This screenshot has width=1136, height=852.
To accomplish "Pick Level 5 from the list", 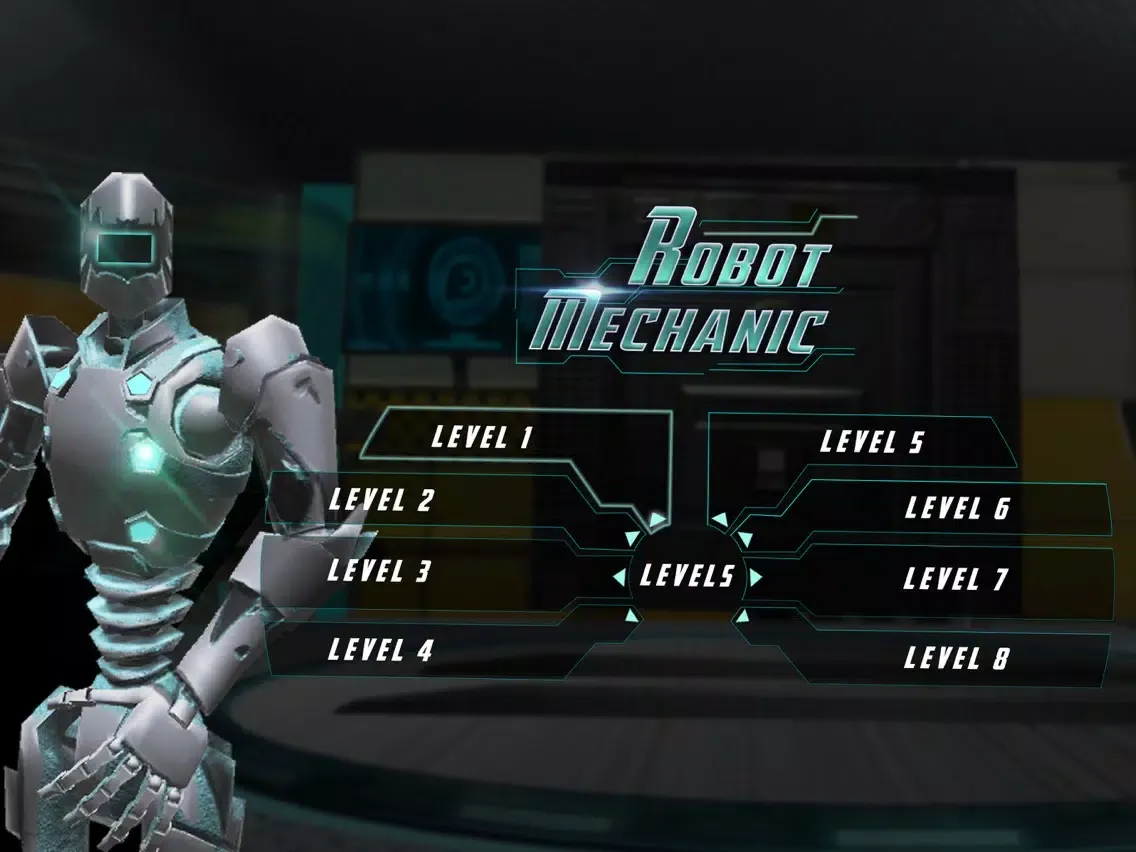I will point(873,442).
